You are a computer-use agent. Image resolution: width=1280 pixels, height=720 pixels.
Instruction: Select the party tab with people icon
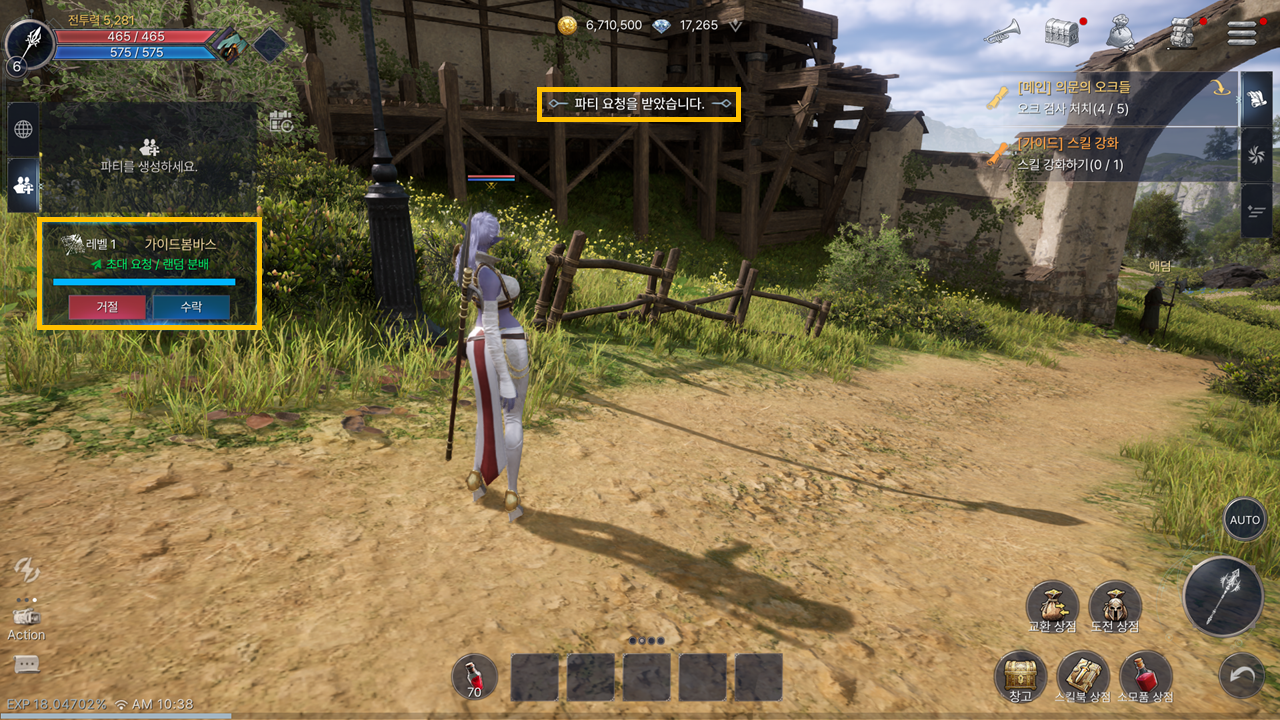[23, 184]
